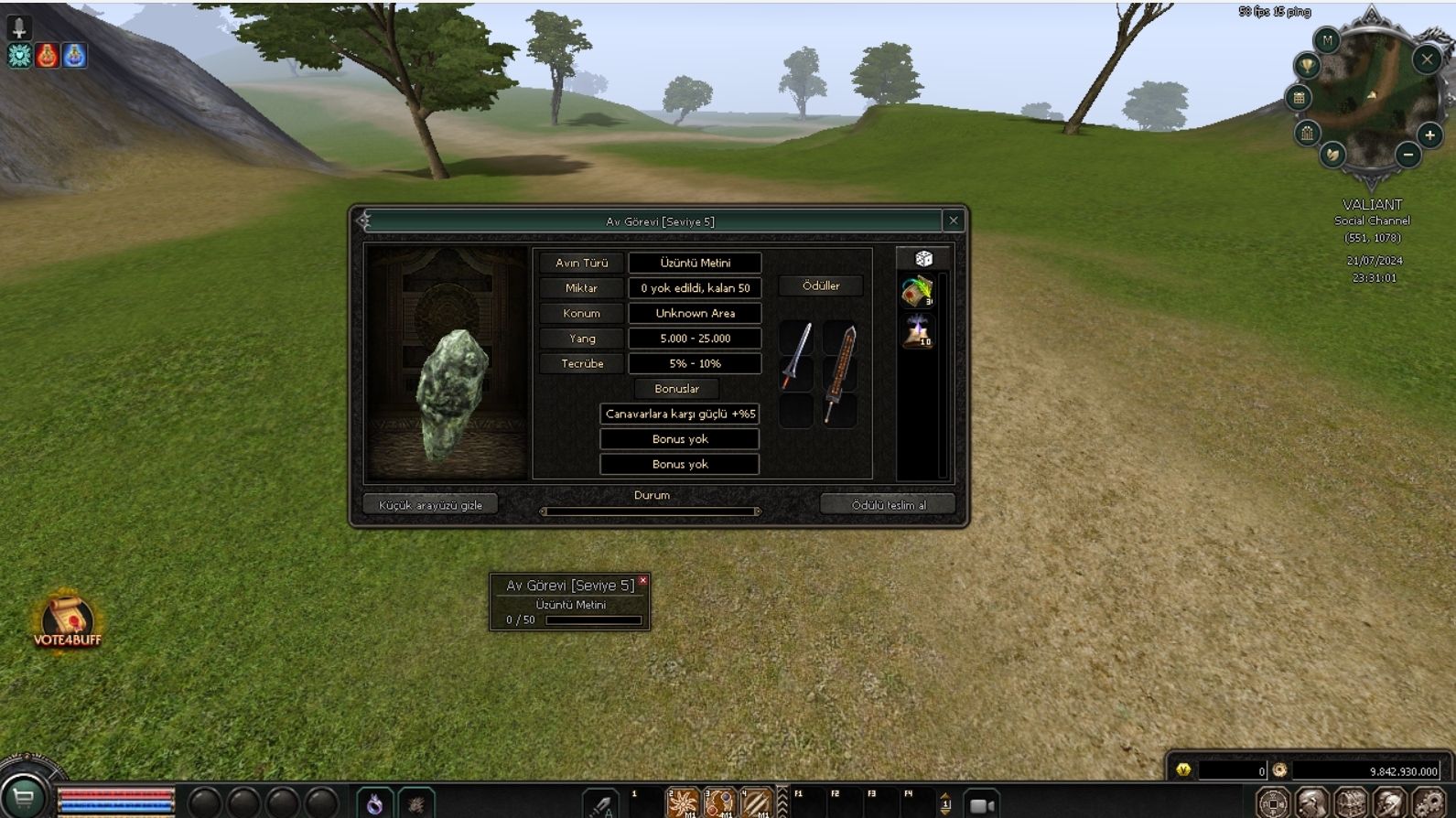The width and height of the screenshot is (1456, 818).
Task: Open the character head profile icon
Action: click(x=1311, y=803)
